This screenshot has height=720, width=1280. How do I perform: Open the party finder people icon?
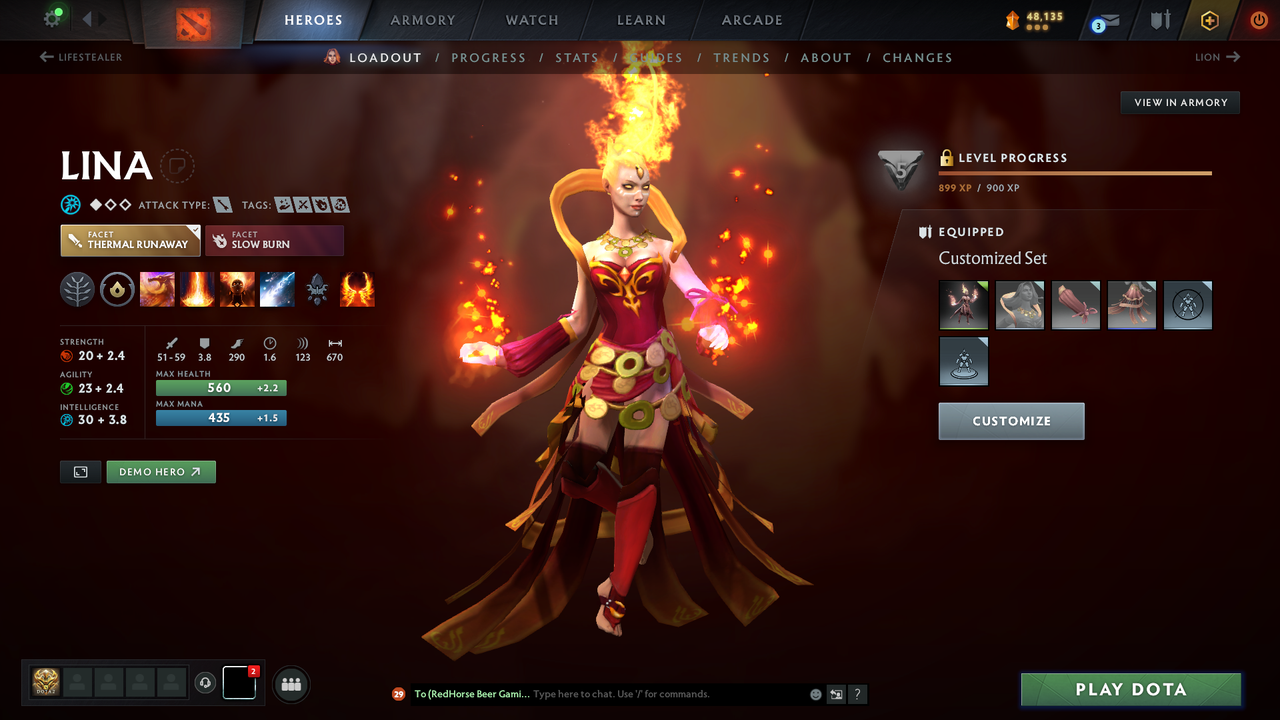[289, 683]
